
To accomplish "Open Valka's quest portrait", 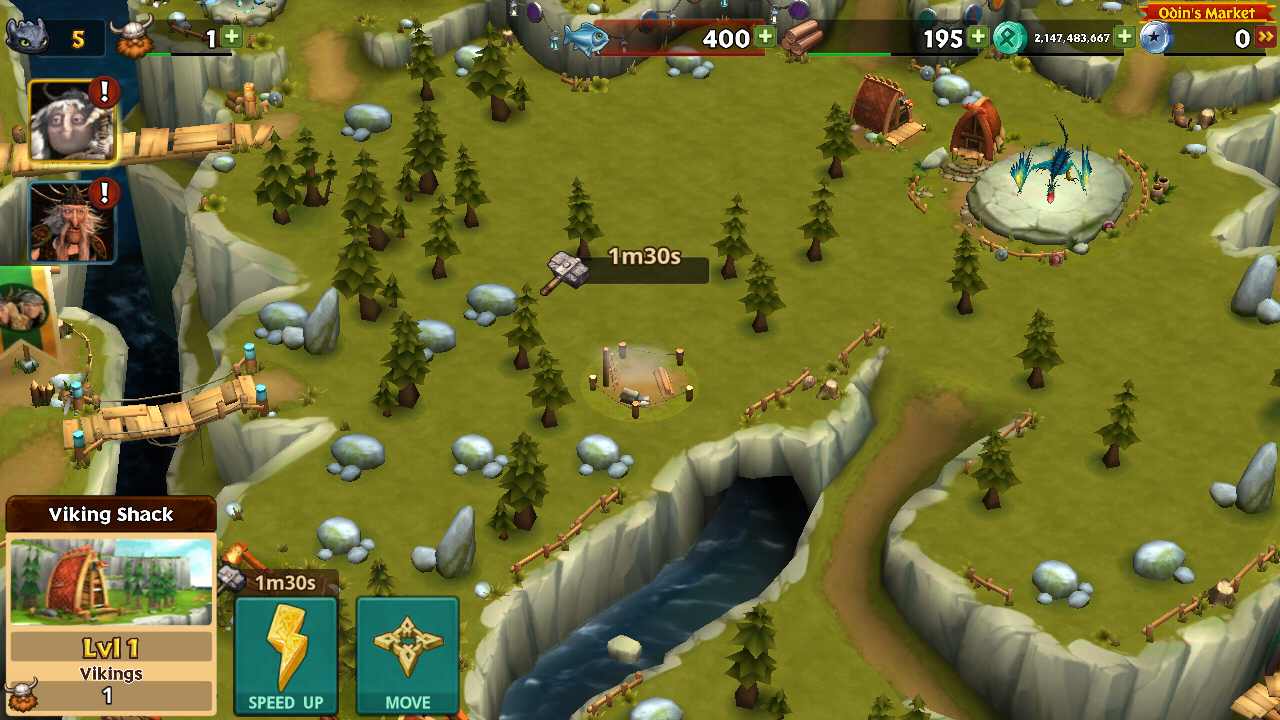I will tap(68, 120).
